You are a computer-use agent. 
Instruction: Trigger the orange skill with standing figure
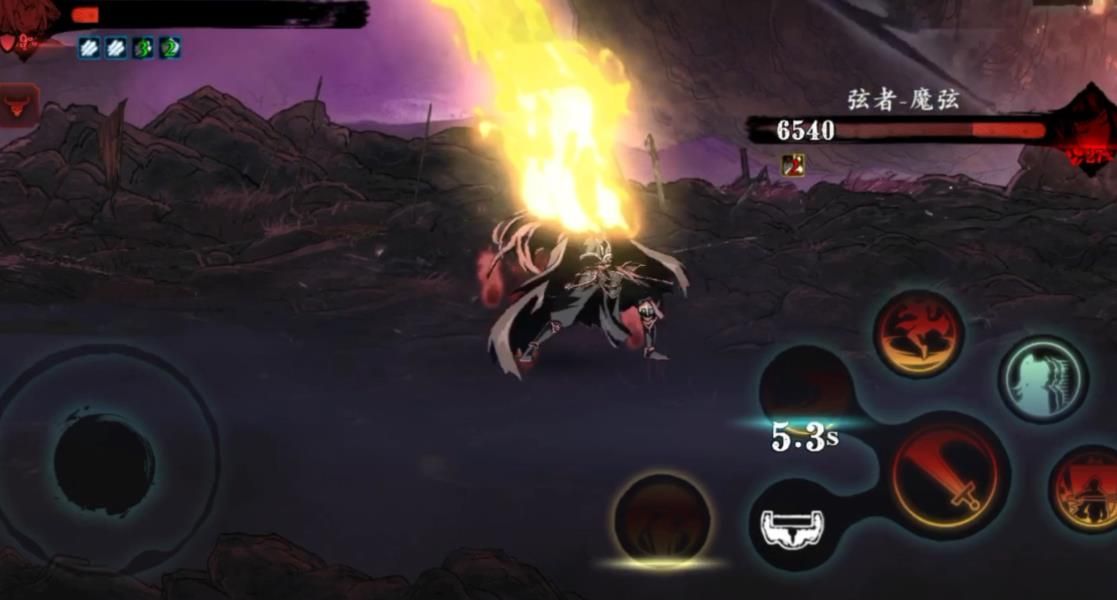click(1087, 489)
